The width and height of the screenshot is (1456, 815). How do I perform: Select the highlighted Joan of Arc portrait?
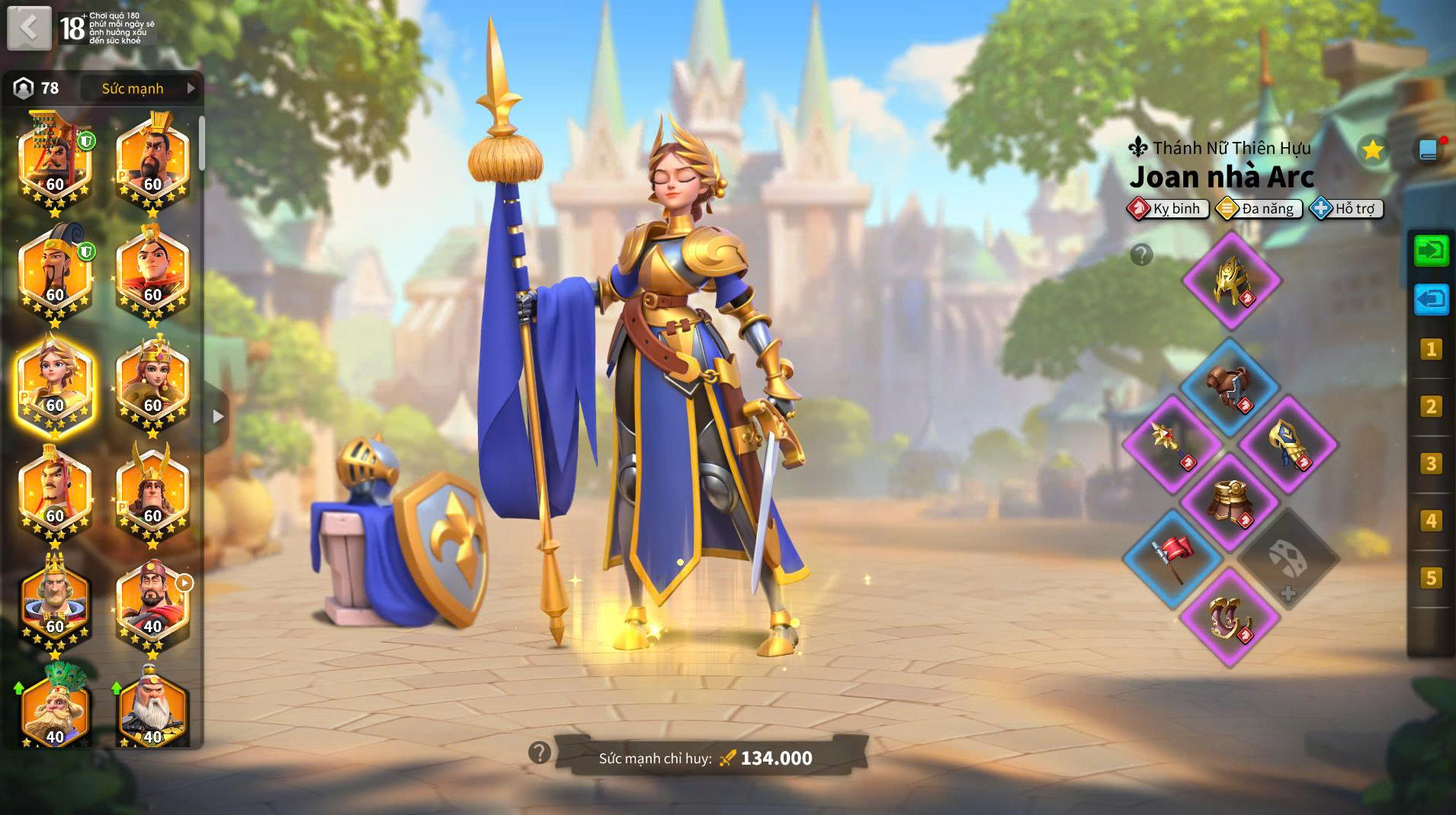[55, 387]
